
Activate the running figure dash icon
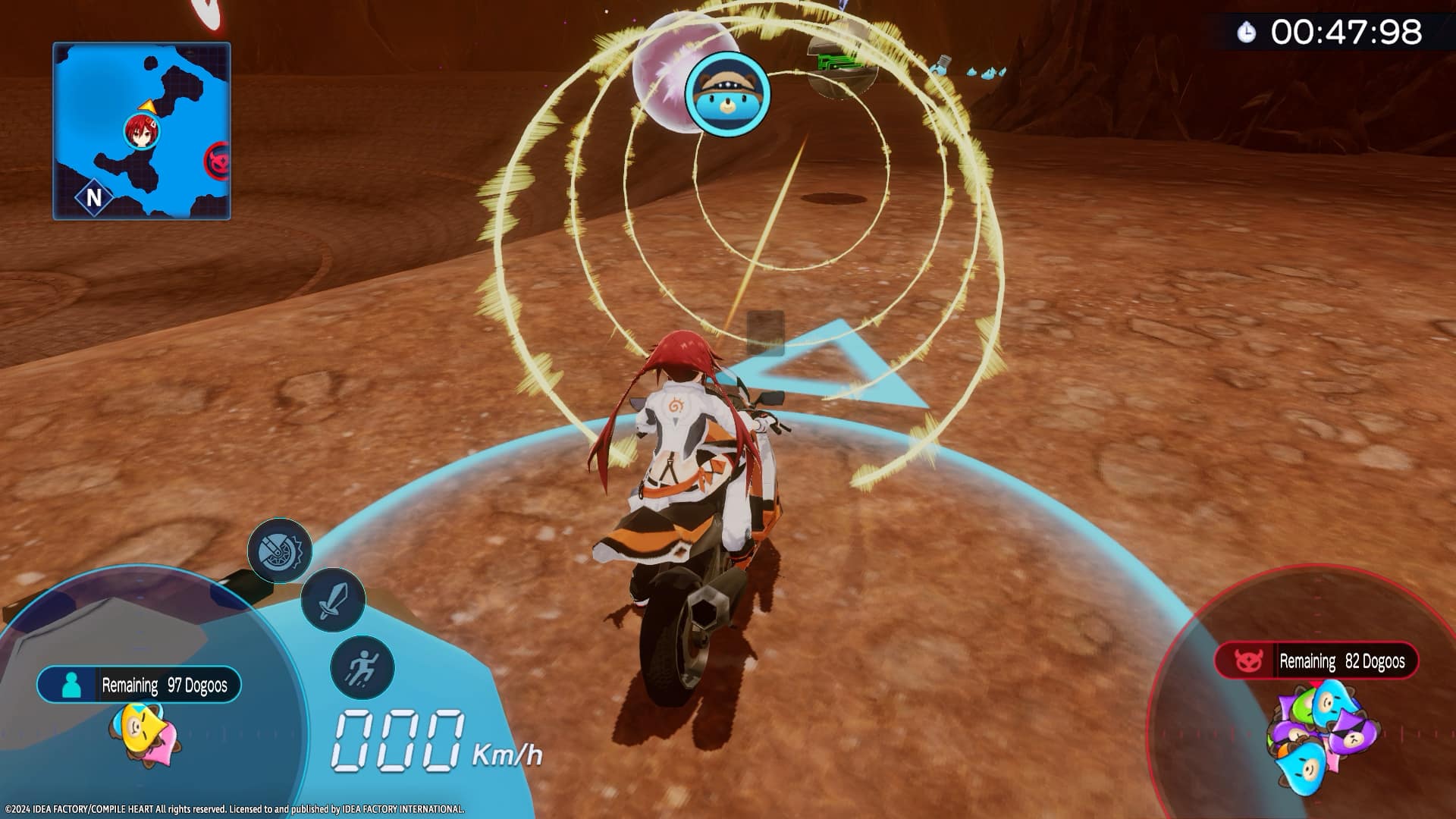tap(362, 668)
